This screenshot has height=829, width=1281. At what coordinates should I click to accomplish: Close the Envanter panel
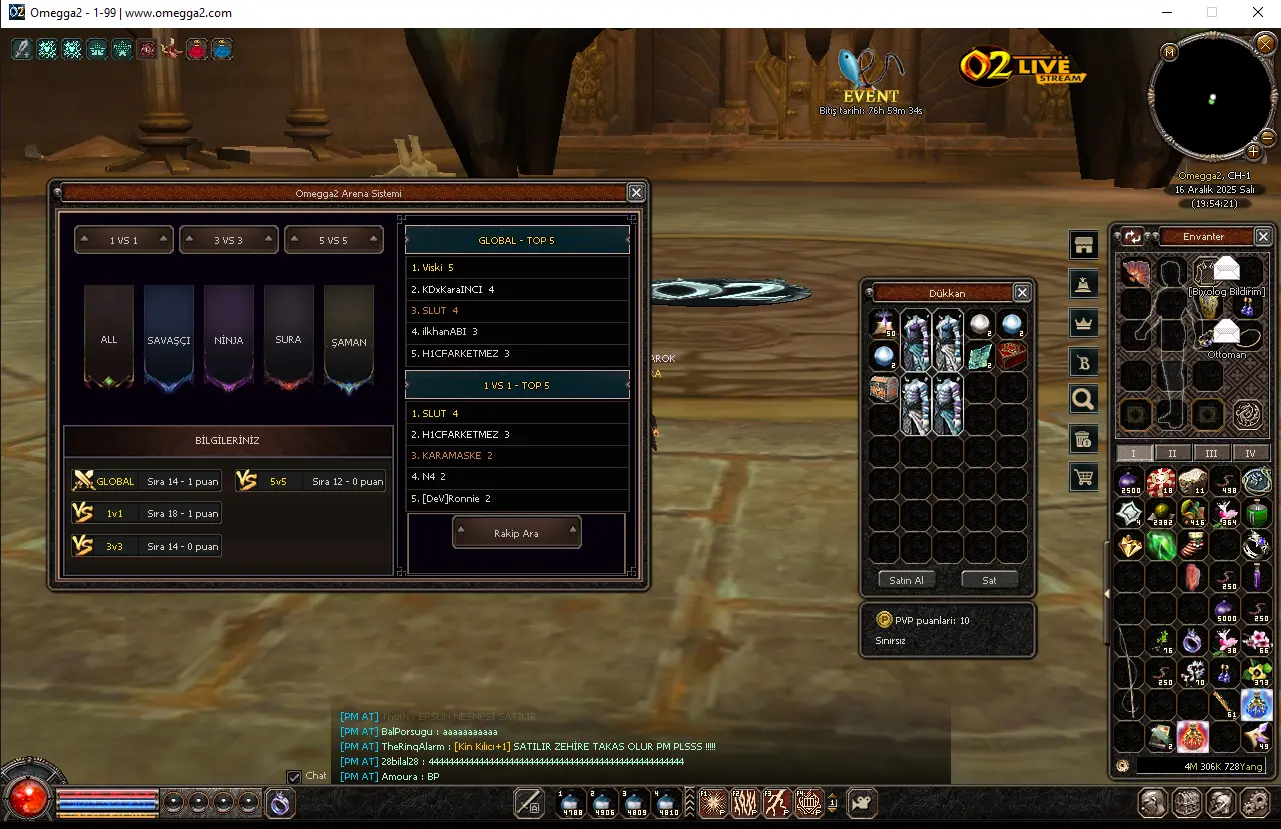[x=1263, y=237]
